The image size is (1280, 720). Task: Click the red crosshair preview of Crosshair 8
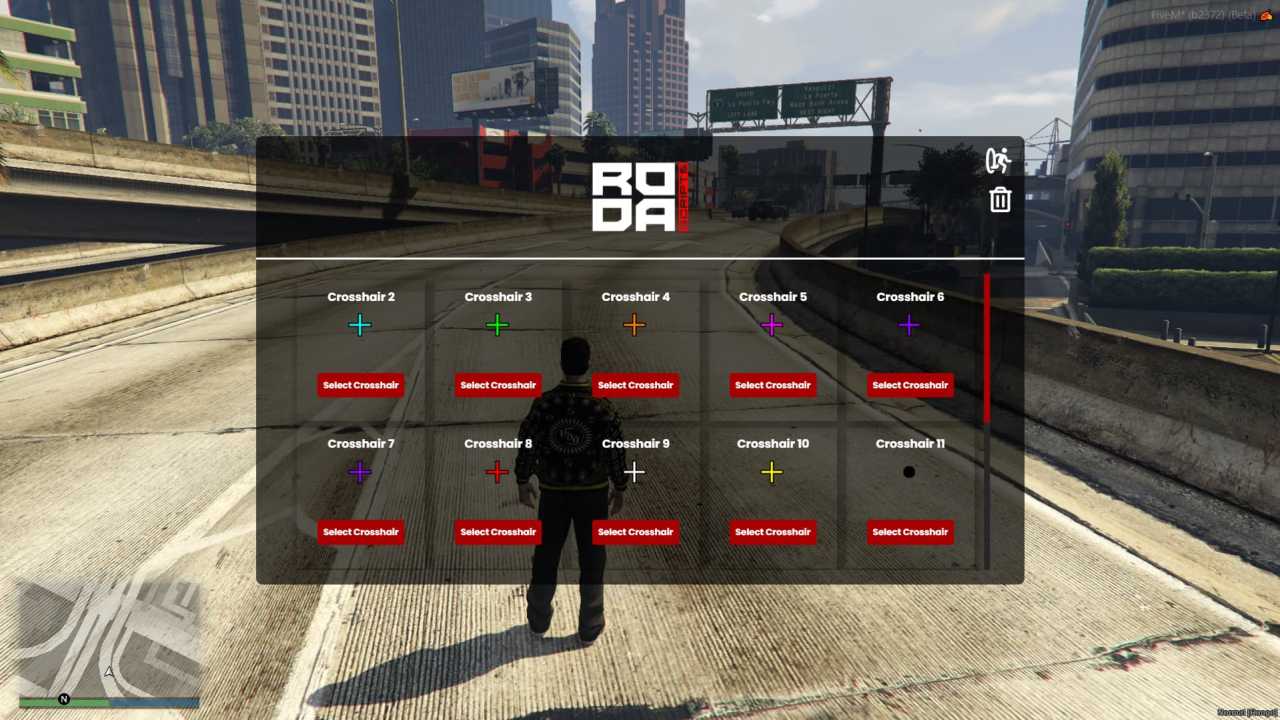[x=497, y=471]
